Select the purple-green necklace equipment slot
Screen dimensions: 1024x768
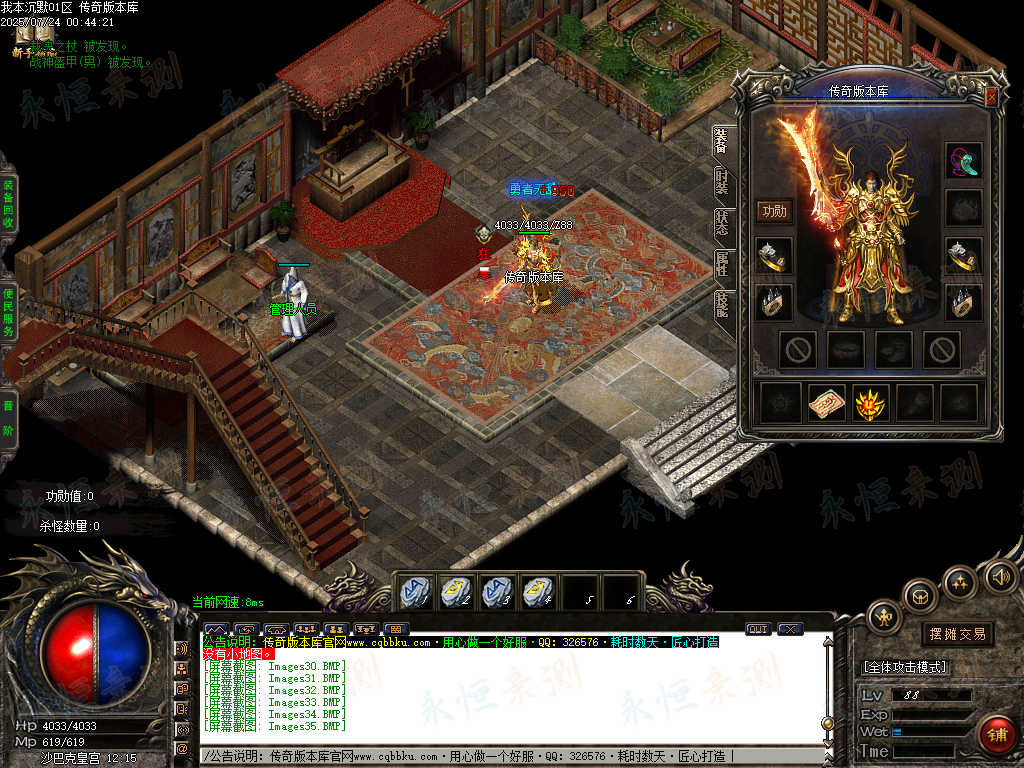tap(964, 160)
